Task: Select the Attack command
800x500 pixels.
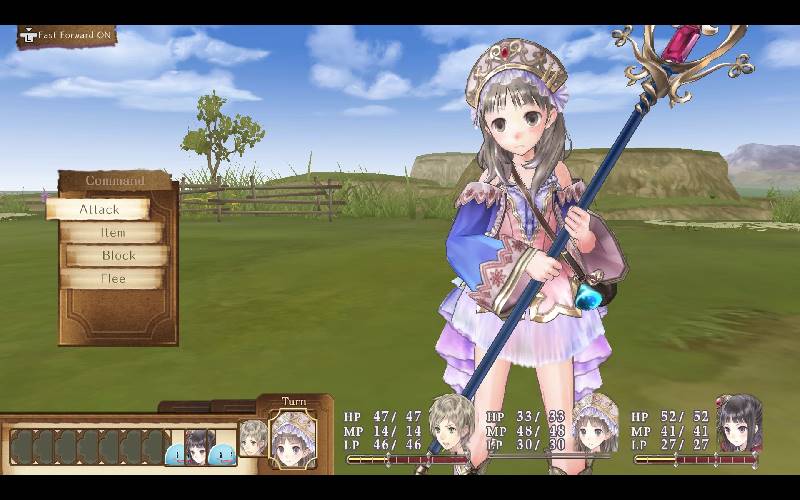Action: pos(99,209)
